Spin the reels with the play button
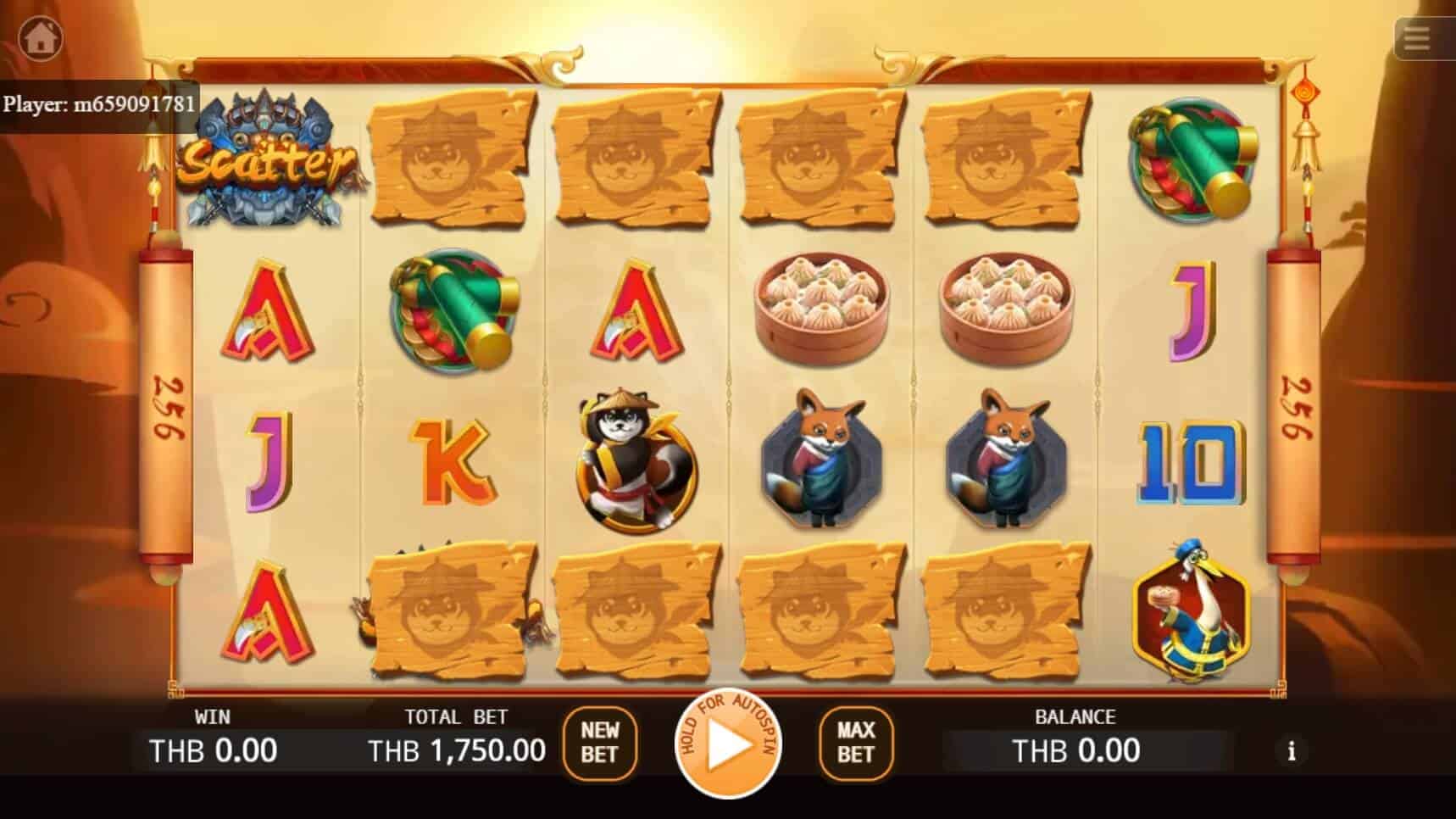1456x819 pixels. pyautogui.click(x=727, y=744)
